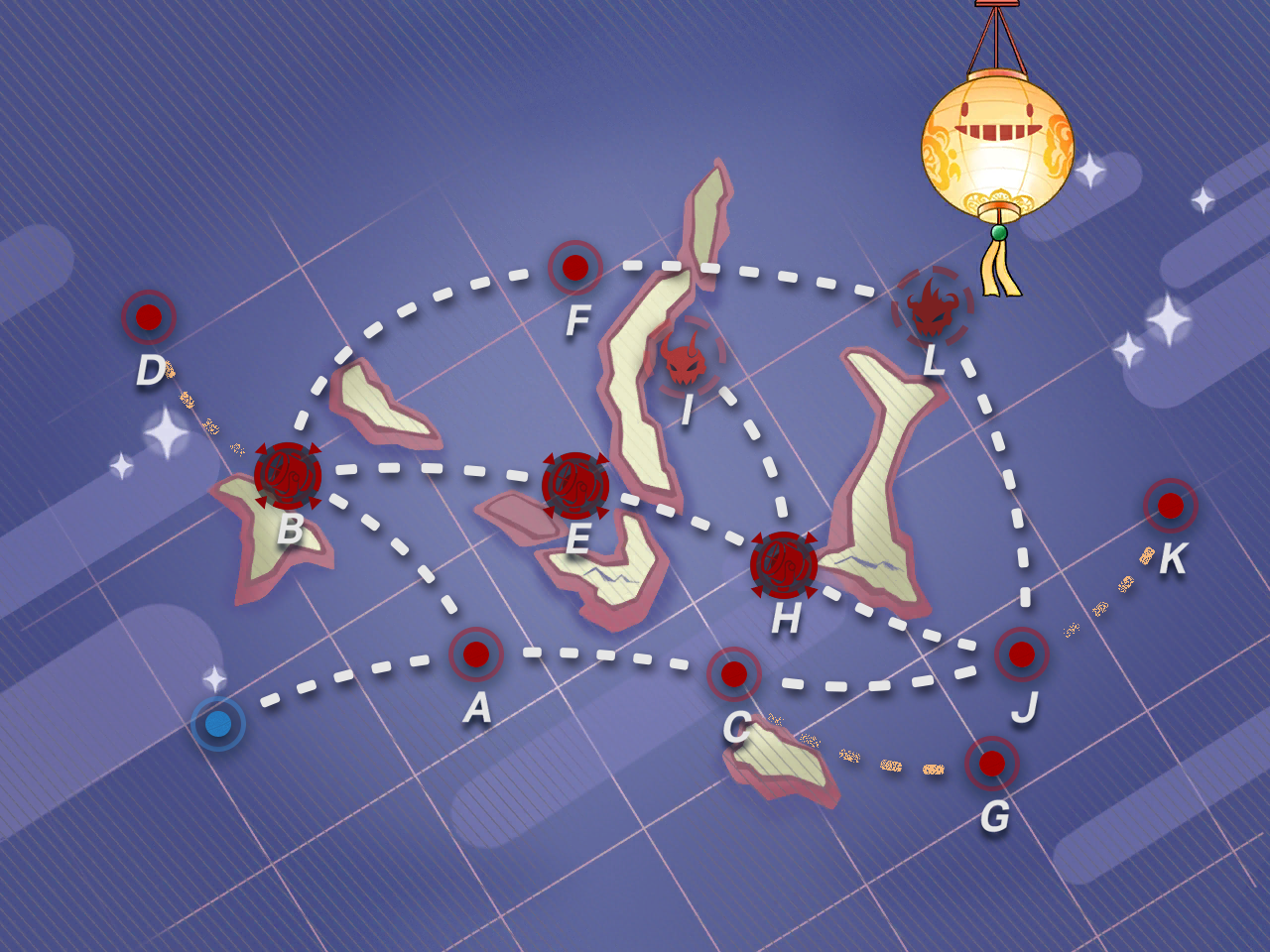This screenshot has width=1270, height=952.
Task: Choose the boss node L
Action: click(932, 307)
